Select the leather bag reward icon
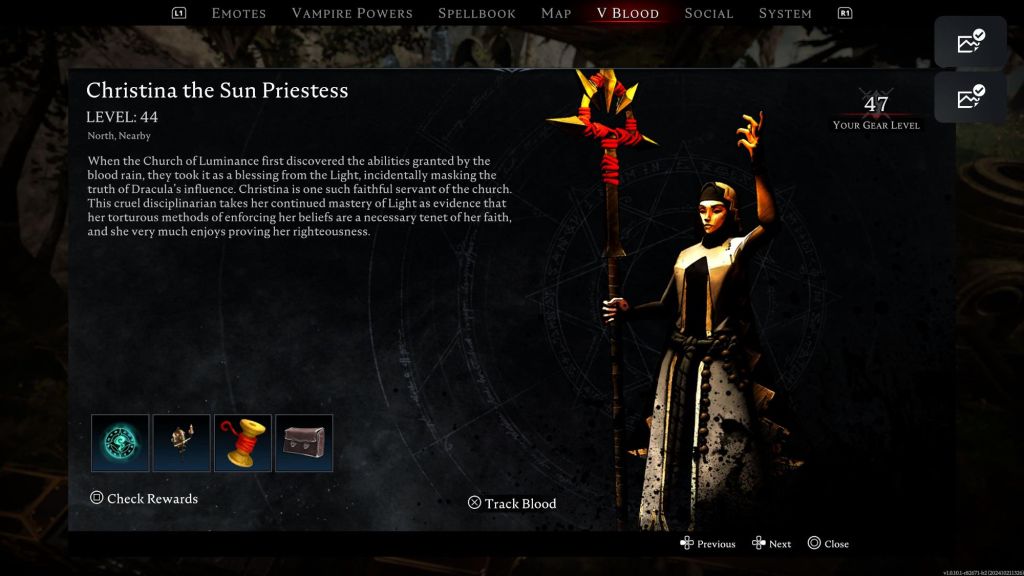The image size is (1024, 576). pyautogui.click(x=304, y=443)
